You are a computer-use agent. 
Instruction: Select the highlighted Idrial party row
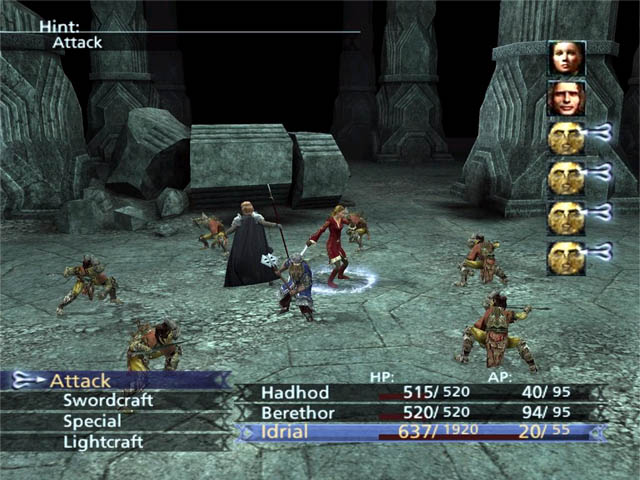coord(420,432)
